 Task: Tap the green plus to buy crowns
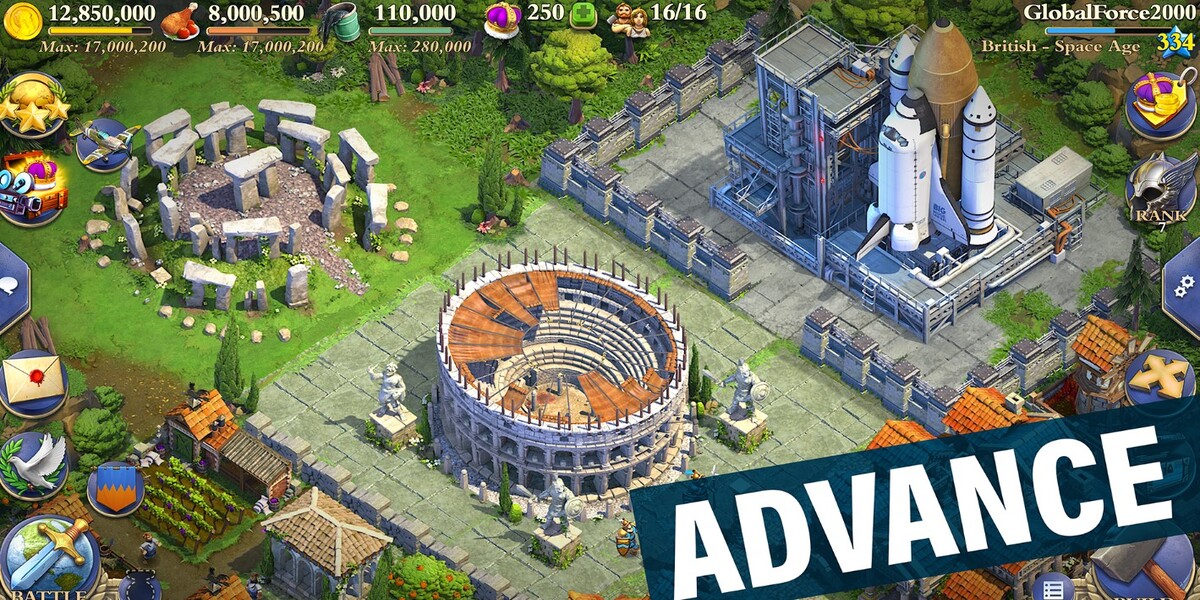(583, 16)
